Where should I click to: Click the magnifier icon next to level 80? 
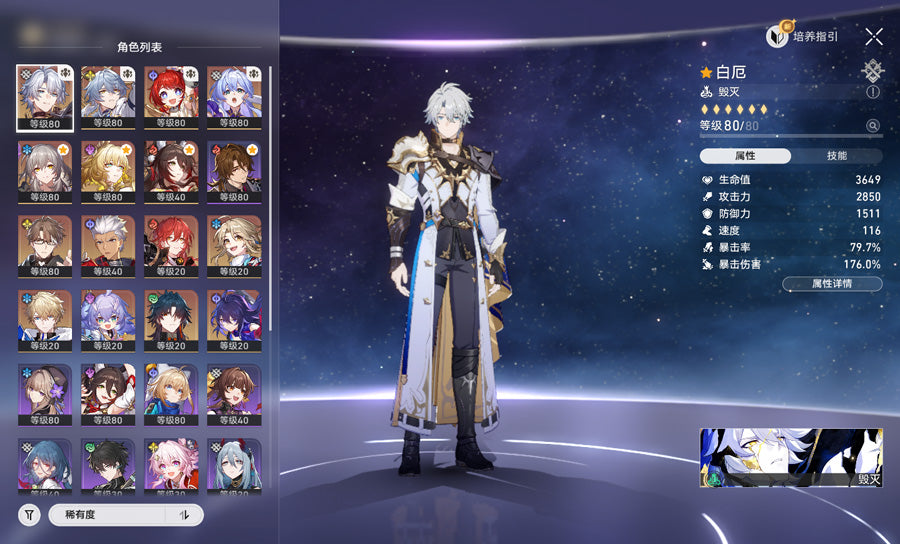873,126
